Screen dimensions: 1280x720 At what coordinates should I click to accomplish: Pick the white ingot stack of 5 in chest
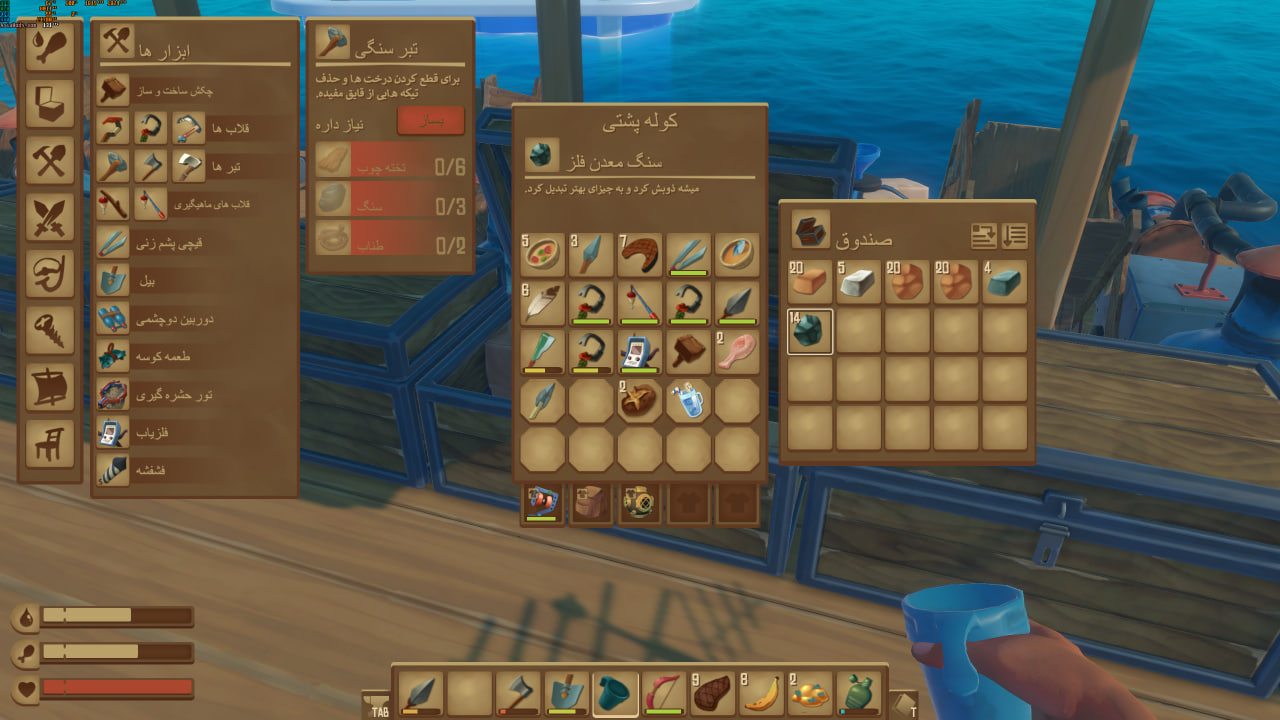[x=857, y=283]
